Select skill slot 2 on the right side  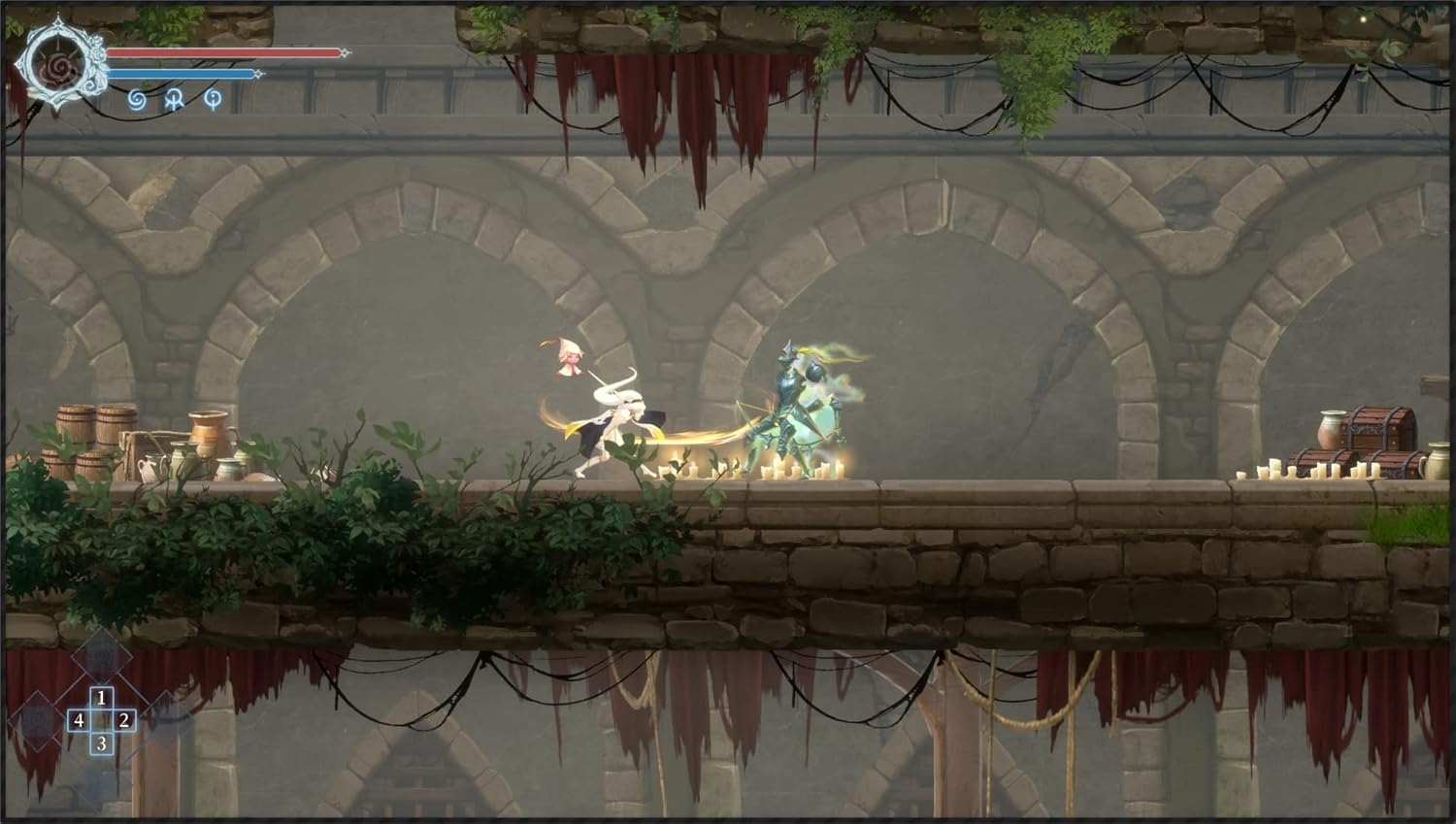click(125, 721)
